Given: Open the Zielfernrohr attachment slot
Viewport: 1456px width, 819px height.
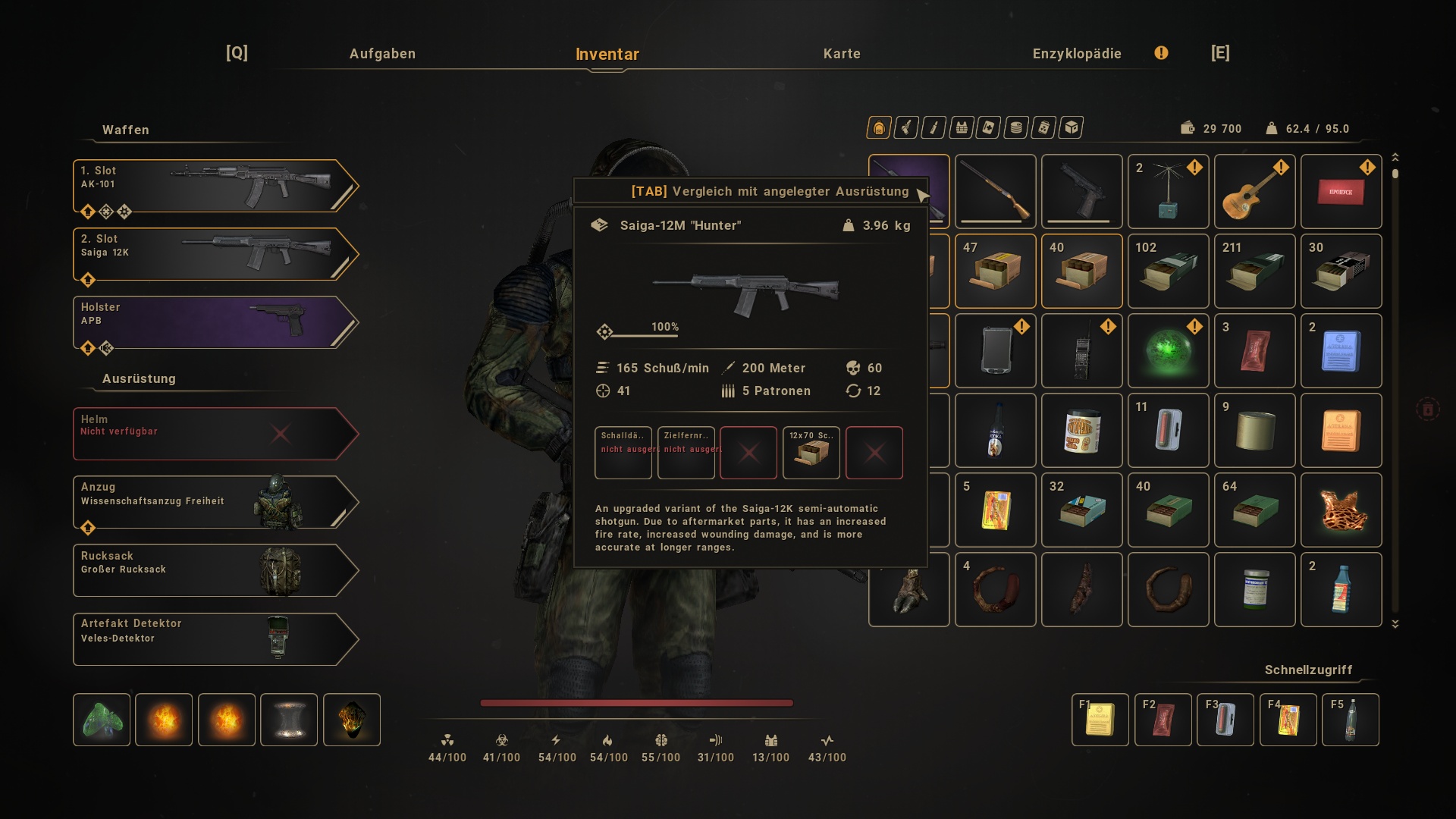Looking at the screenshot, I should point(686,453).
